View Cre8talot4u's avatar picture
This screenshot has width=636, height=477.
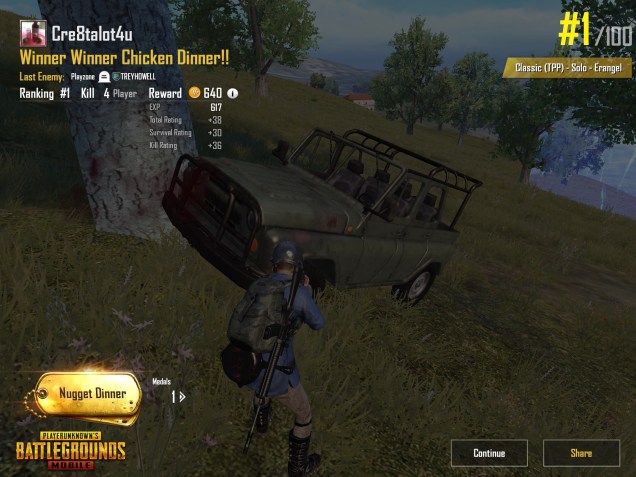(33, 33)
